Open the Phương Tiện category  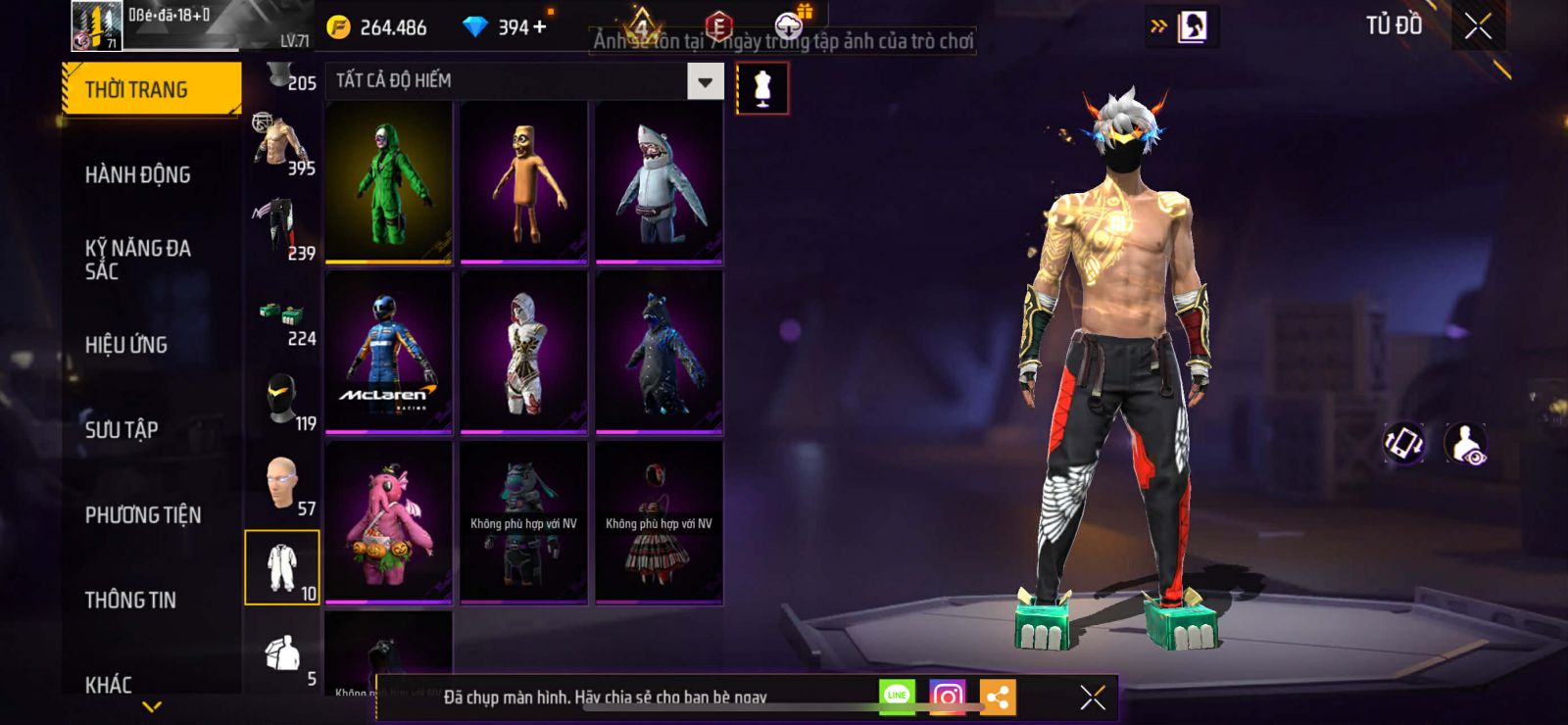(143, 514)
